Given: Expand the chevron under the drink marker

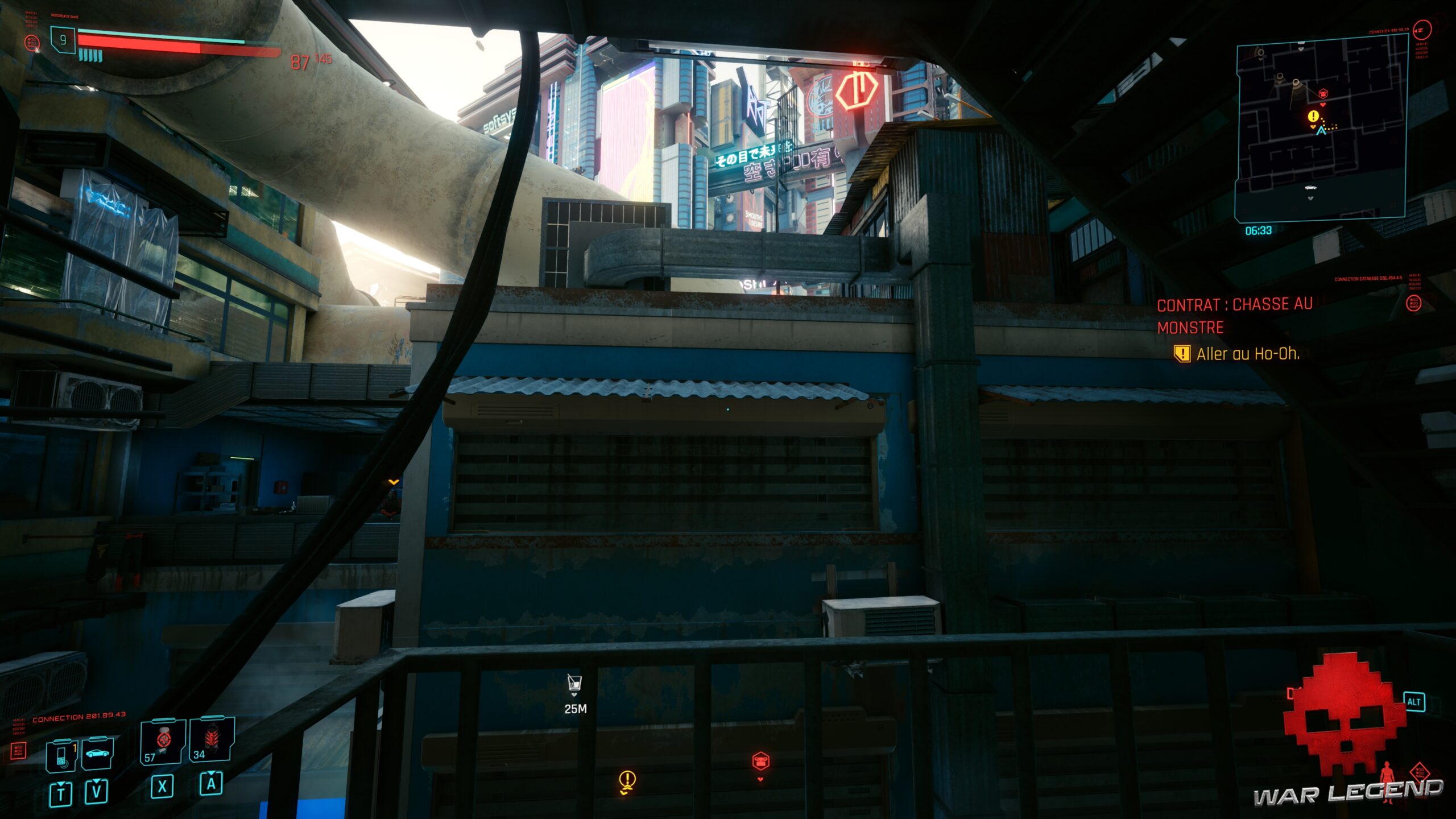Looking at the screenshot, I should click(x=574, y=694).
